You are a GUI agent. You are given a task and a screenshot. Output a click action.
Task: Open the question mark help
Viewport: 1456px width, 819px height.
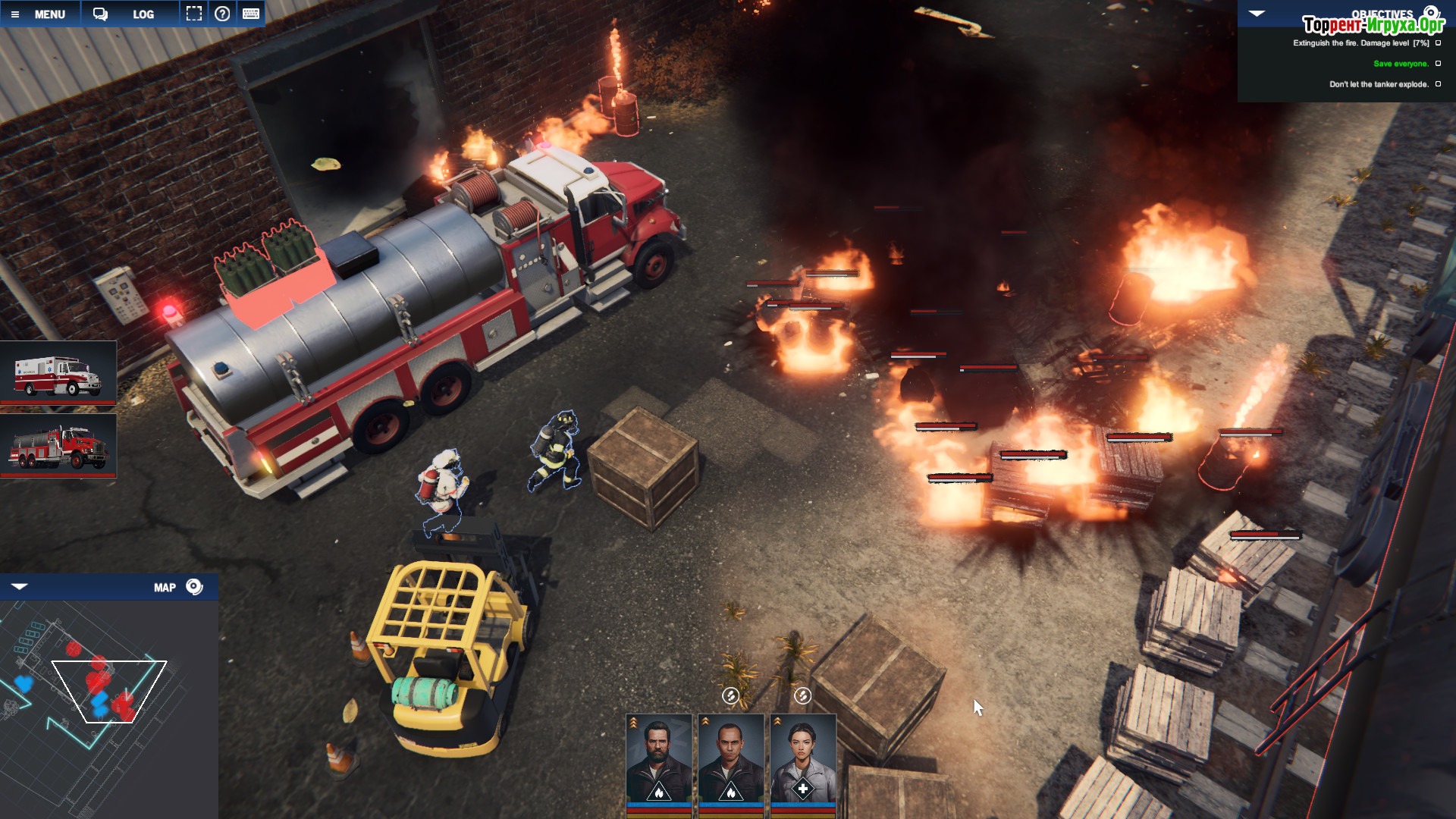click(222, 14)
